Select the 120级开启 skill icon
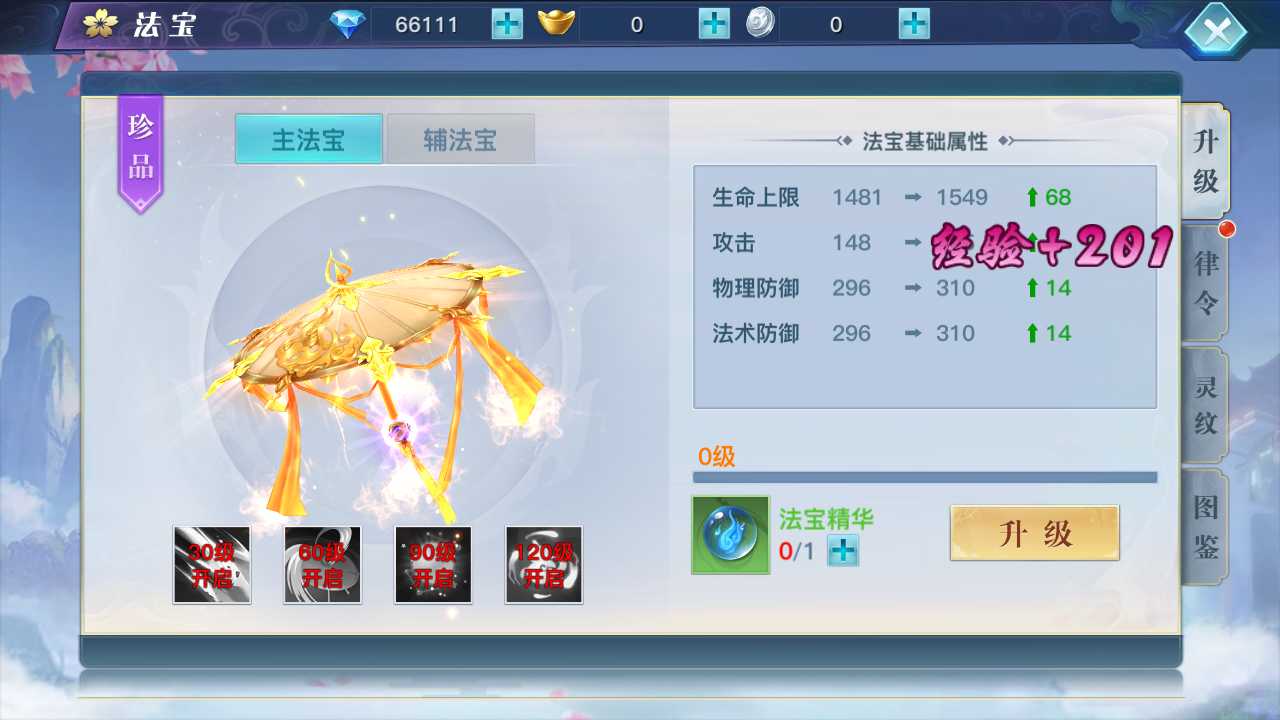Screen dimensions: 1280x720 543,565
